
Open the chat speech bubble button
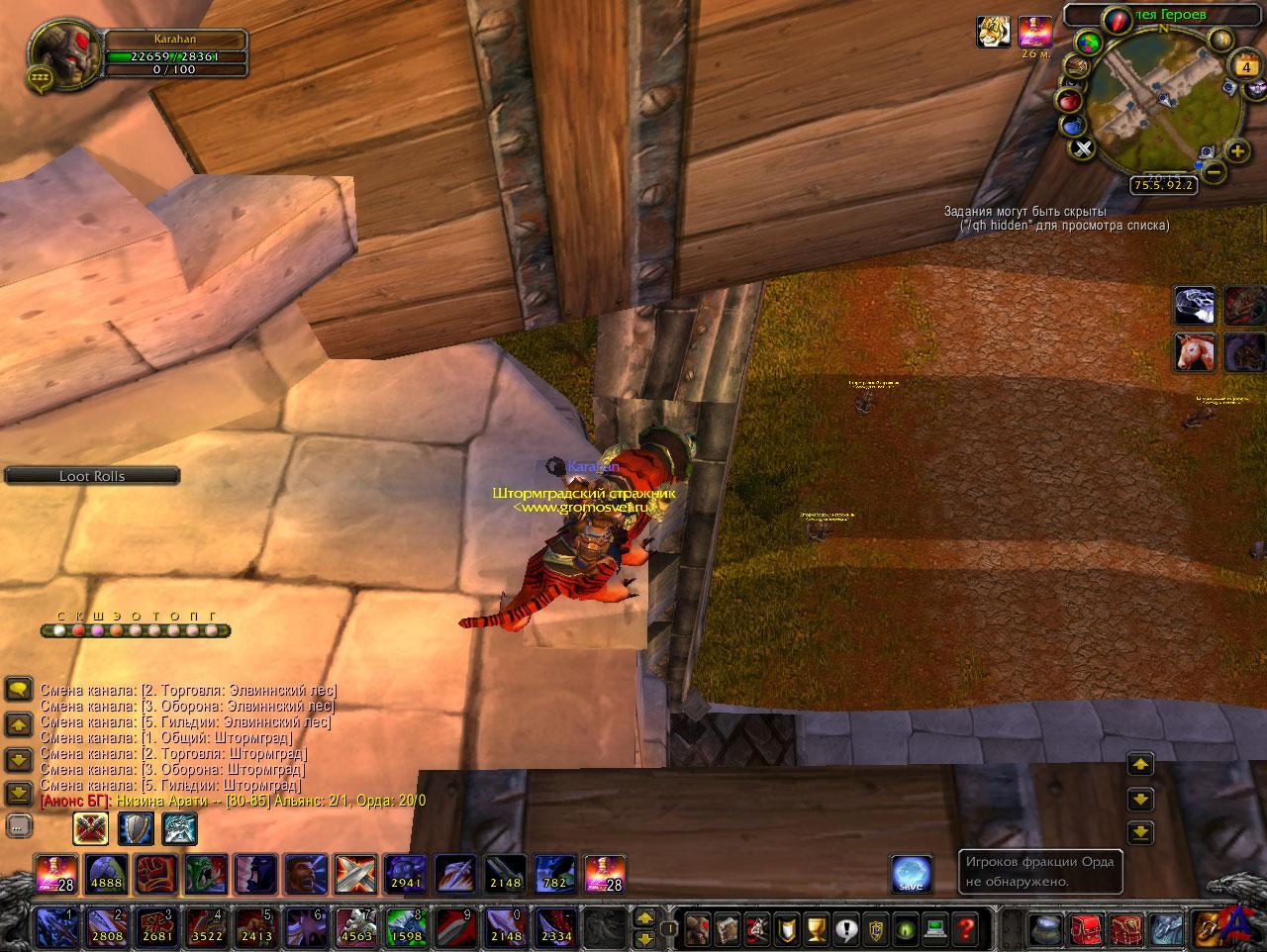tap(19, 689)
